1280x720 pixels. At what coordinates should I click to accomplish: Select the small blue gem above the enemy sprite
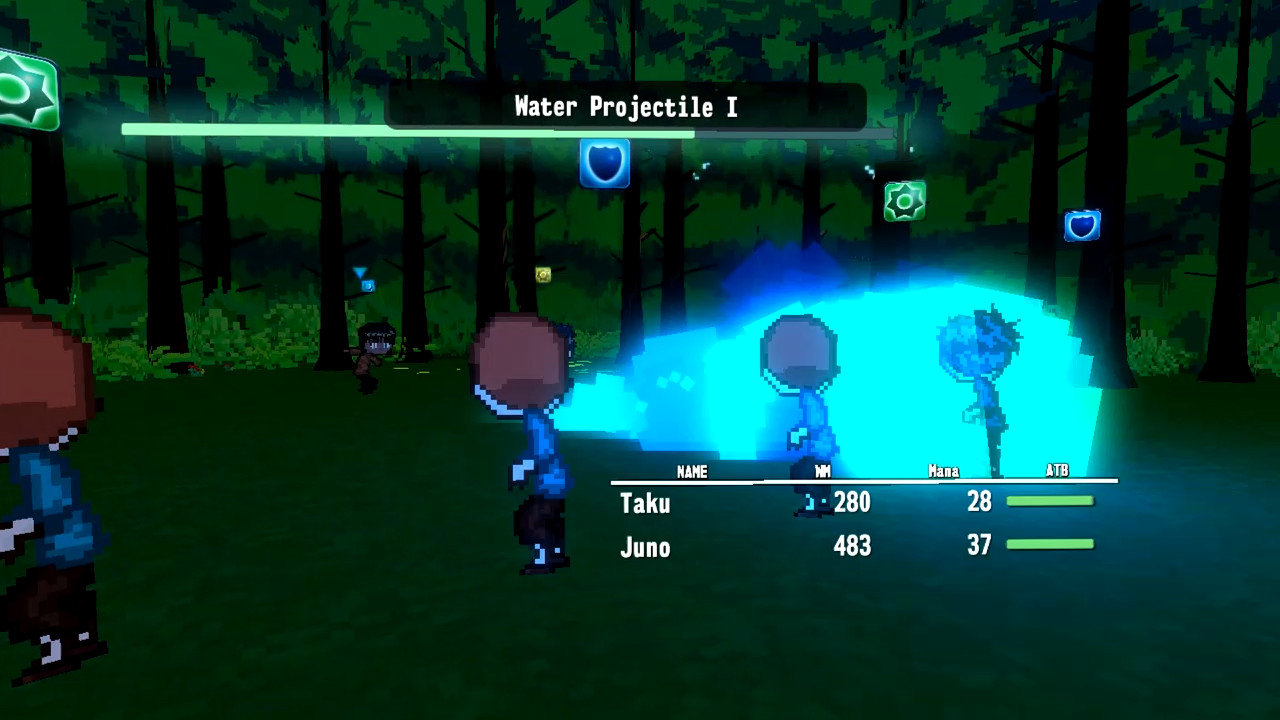(x=368, y=285)
